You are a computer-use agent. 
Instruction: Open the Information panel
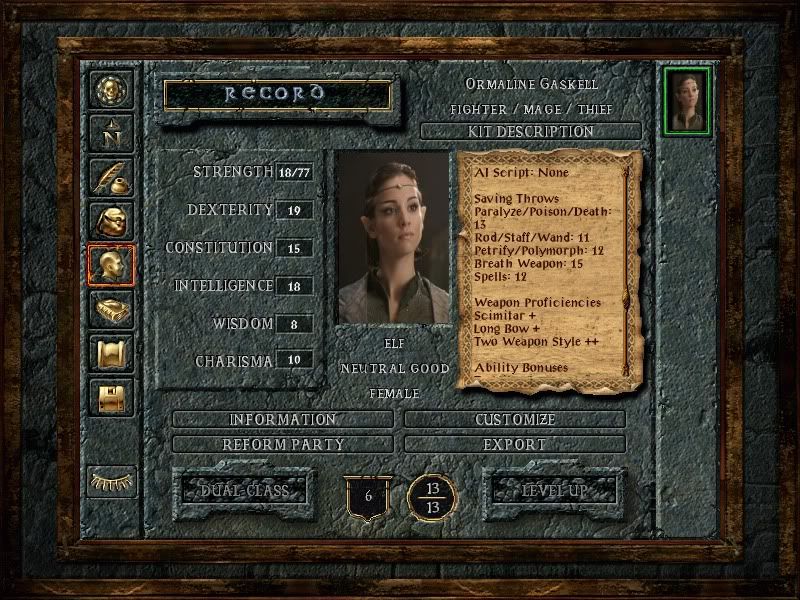(x=283, y=419)
